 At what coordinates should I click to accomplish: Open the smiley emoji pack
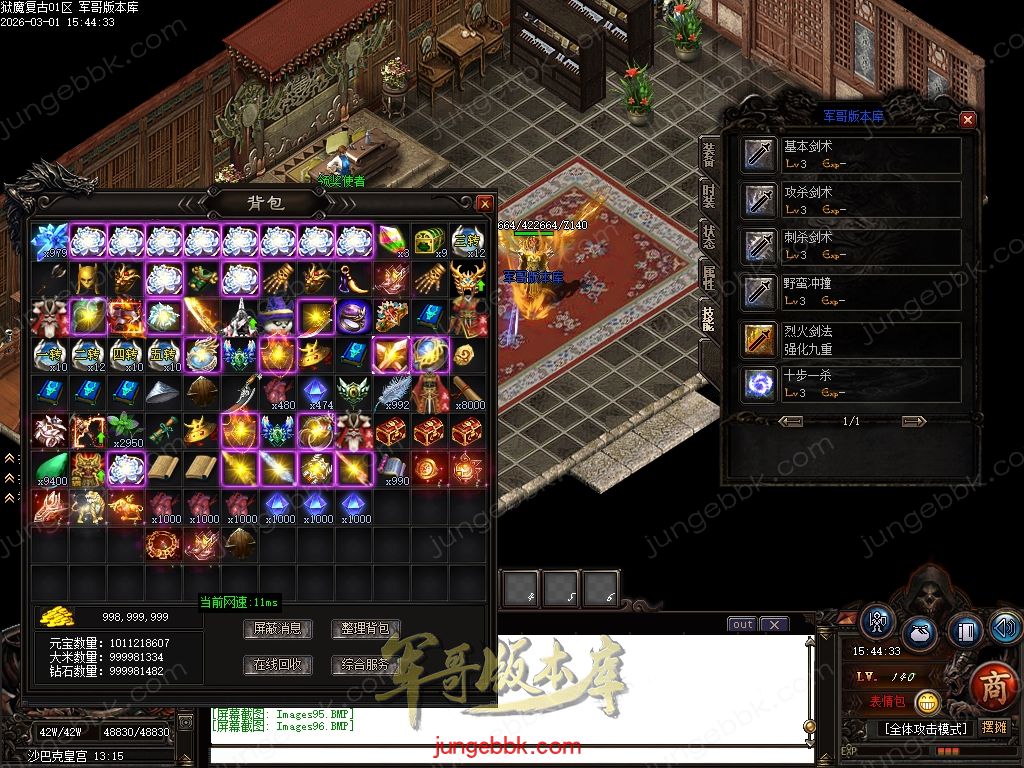click(x=929, y=702)
